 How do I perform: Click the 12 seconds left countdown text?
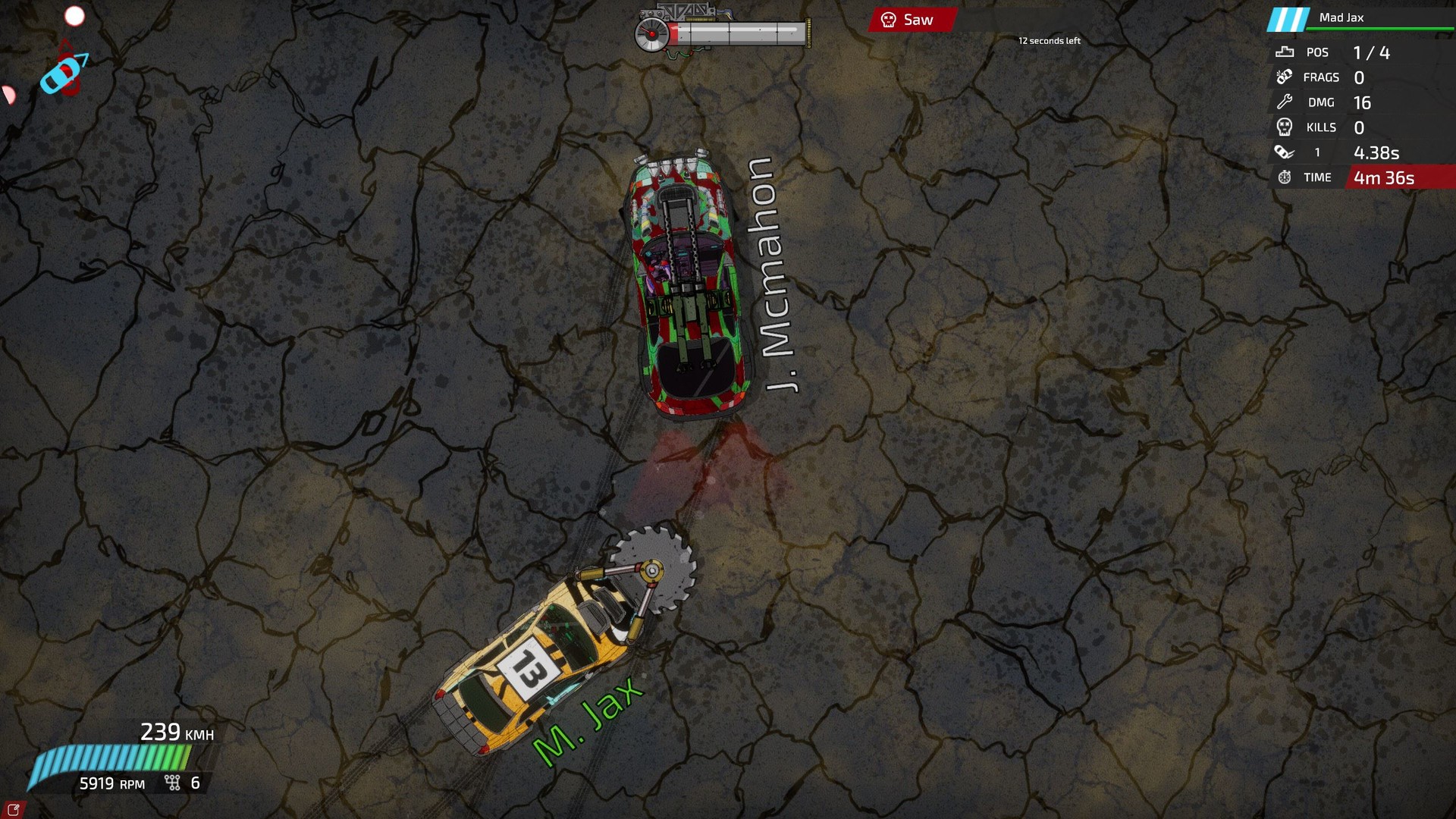[x=1050, y=42]
